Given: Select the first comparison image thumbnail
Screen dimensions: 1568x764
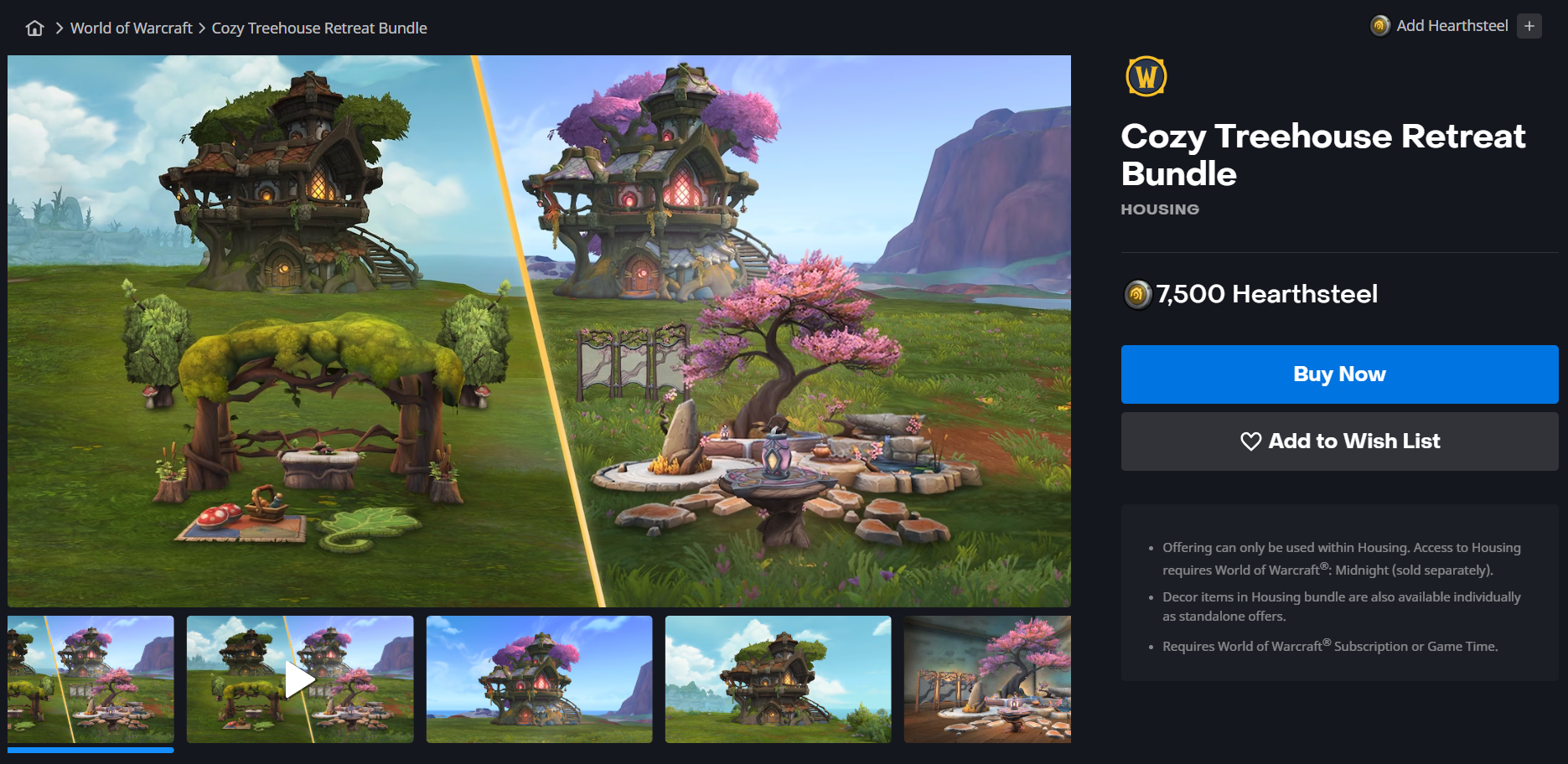Looking at the screenshot, I should coord(91,679).
